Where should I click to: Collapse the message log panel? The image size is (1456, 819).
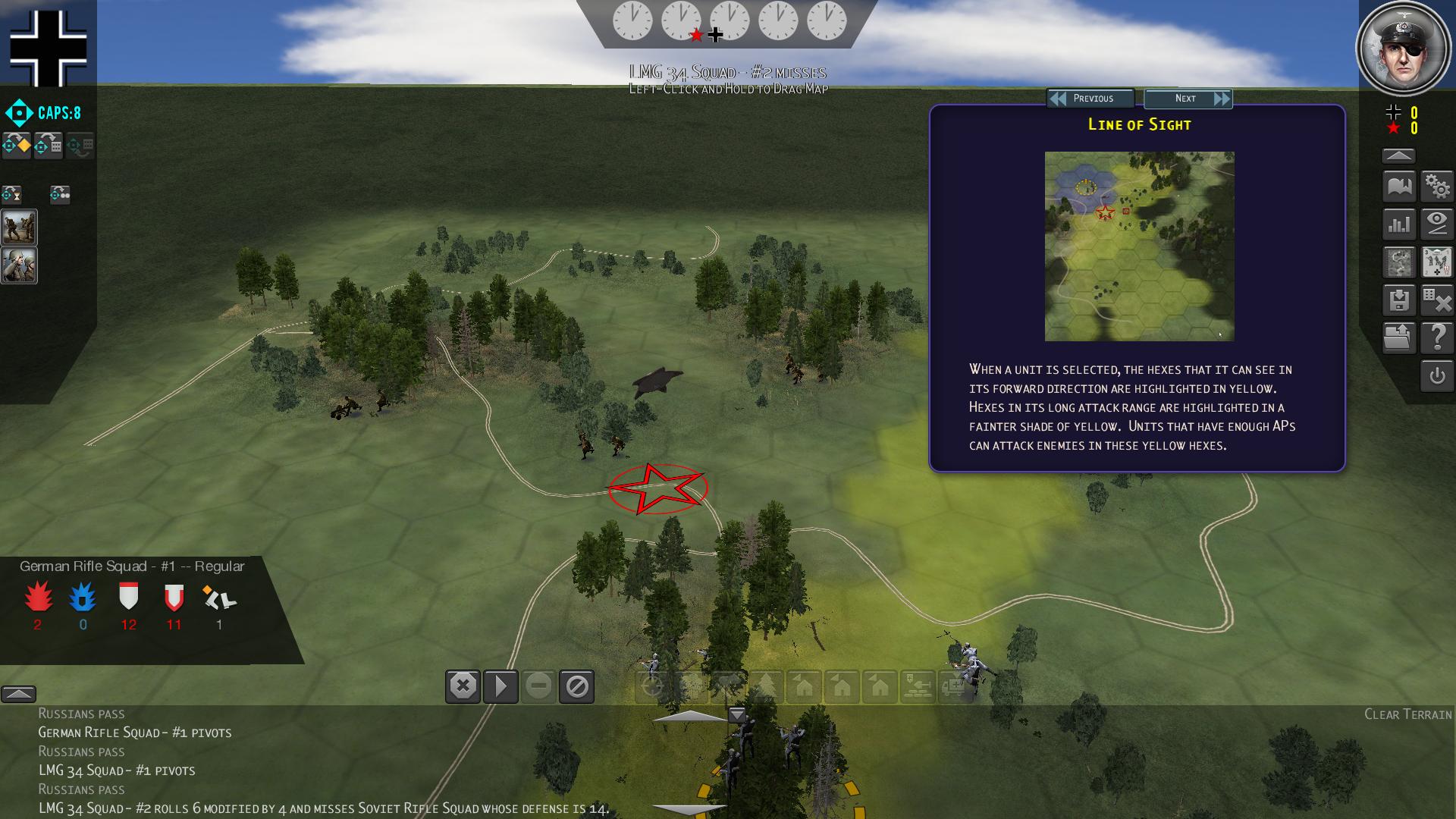[x=18, y=694]
